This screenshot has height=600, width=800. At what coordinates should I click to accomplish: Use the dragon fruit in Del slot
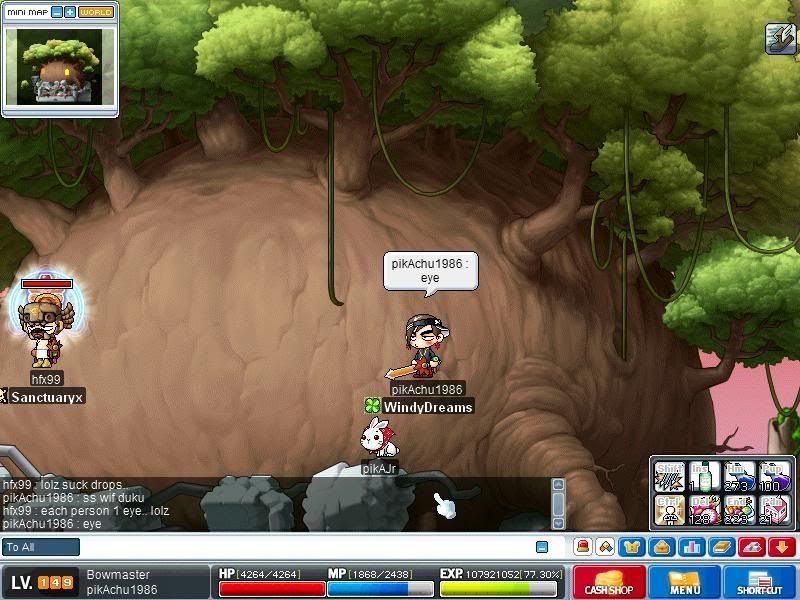(x=704, y=509)
